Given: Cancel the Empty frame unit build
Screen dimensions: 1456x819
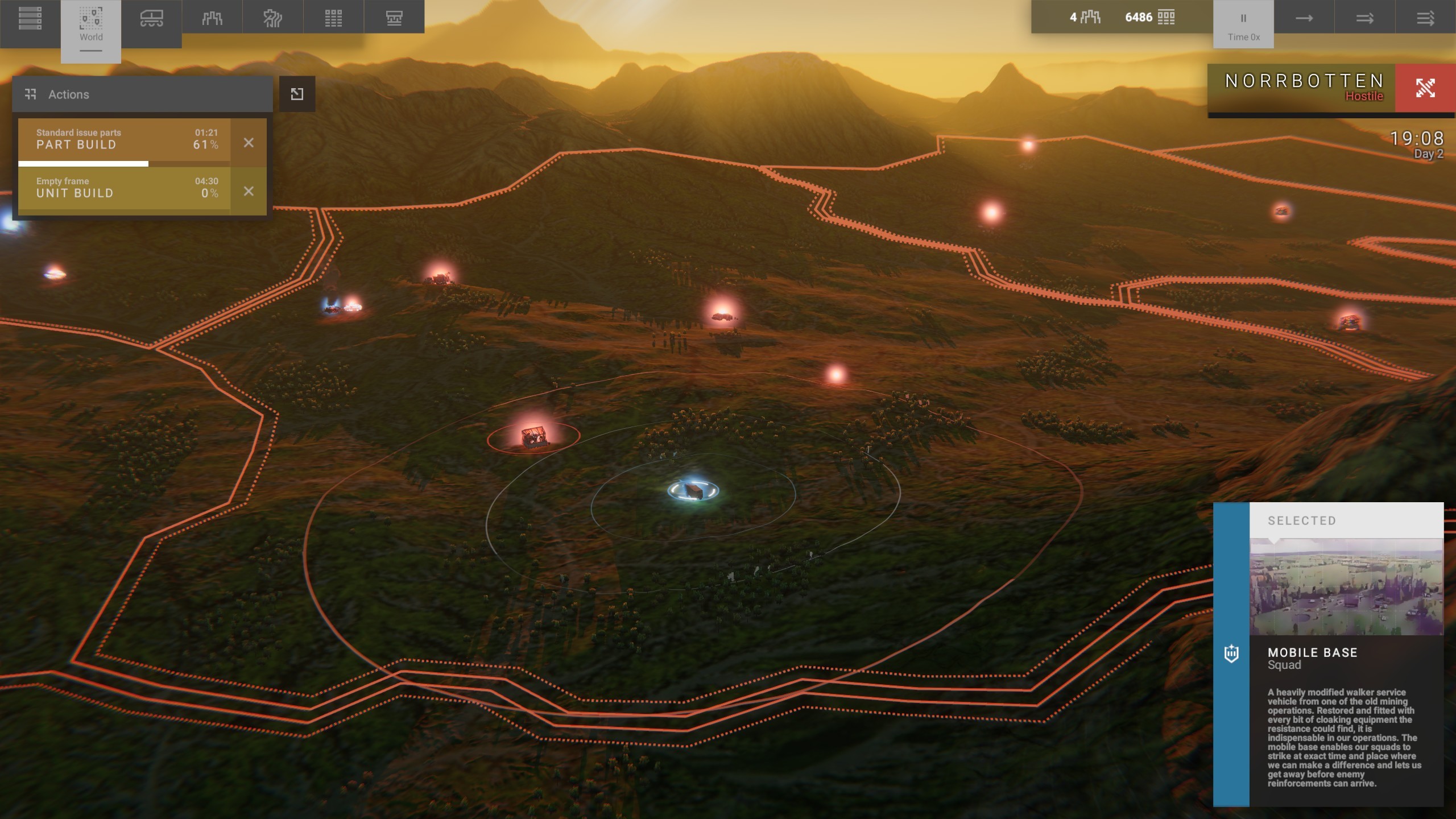Looking at the screenshot, I should 249,191.
